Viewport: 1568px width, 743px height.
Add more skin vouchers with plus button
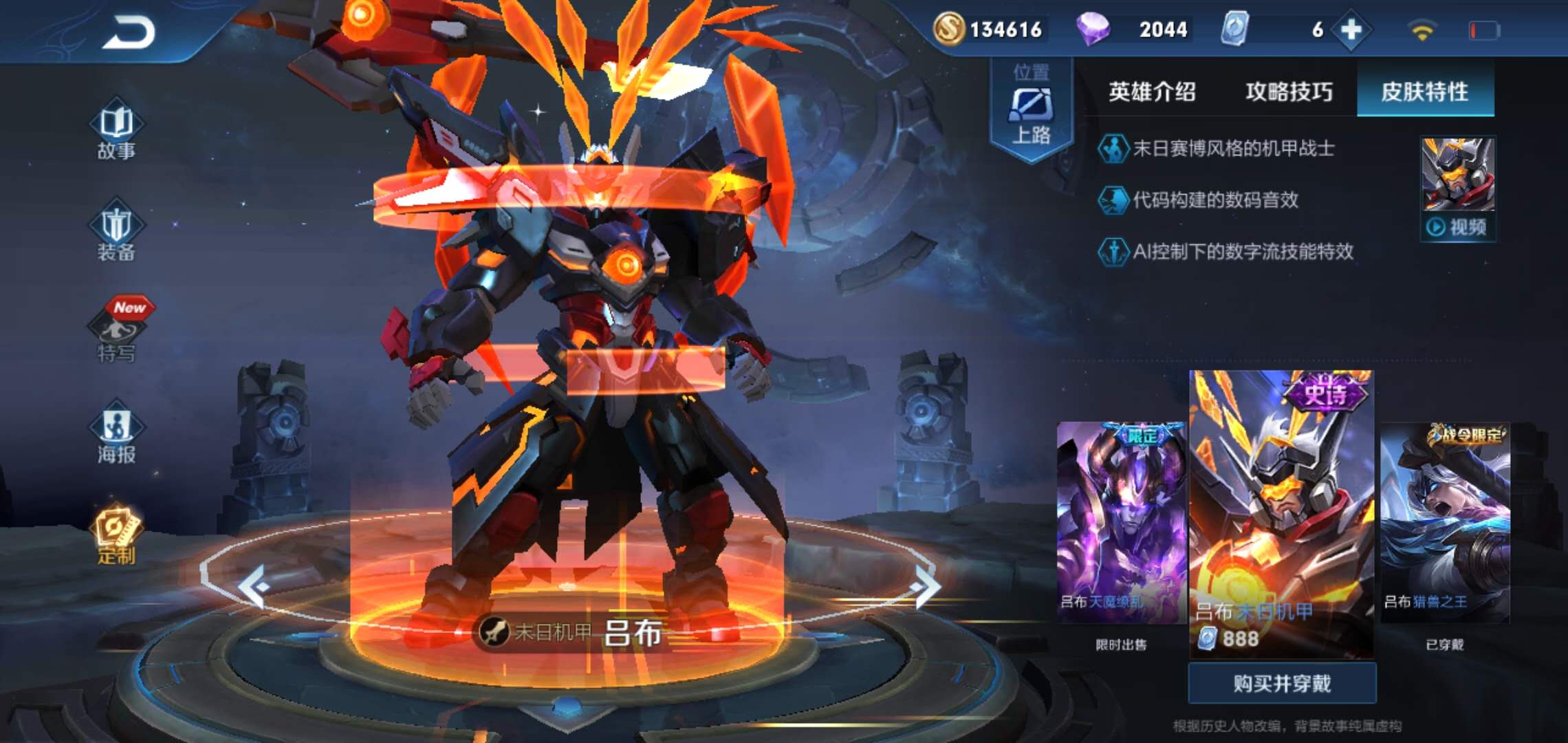coord(1351,30)
